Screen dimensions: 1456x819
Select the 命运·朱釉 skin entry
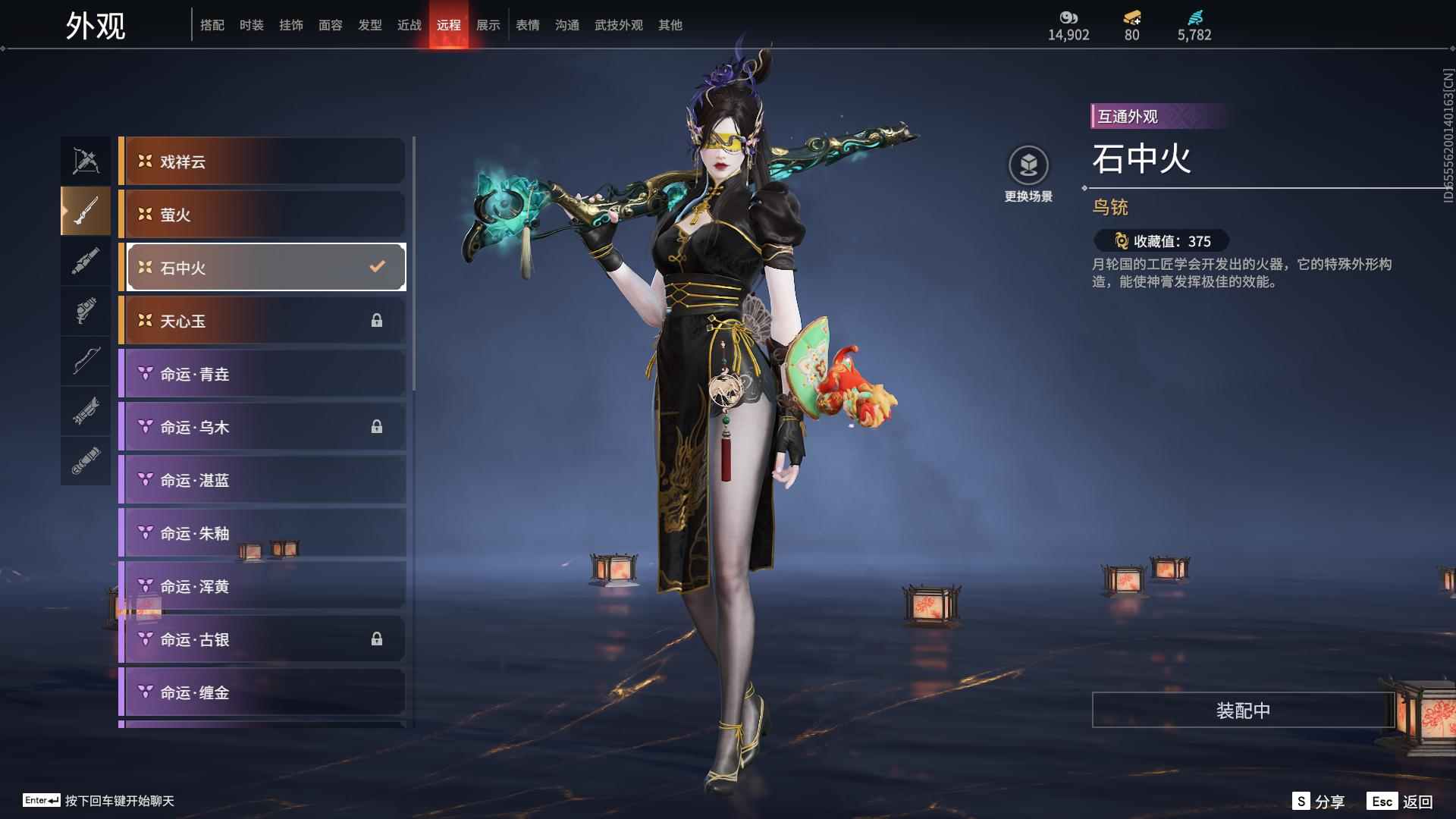(264, 533)
